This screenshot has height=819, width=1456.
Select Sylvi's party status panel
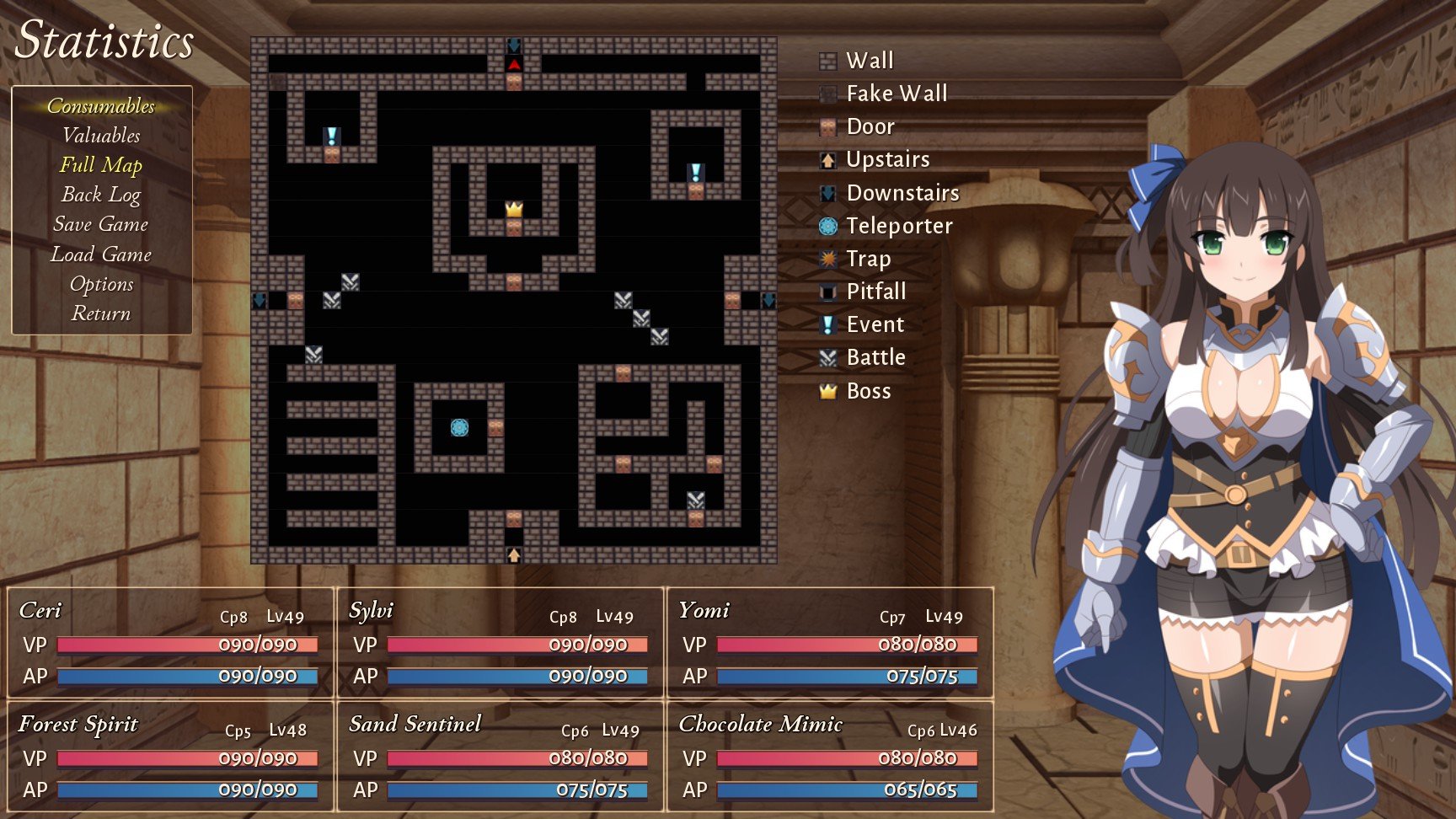(x=500, y=643)
